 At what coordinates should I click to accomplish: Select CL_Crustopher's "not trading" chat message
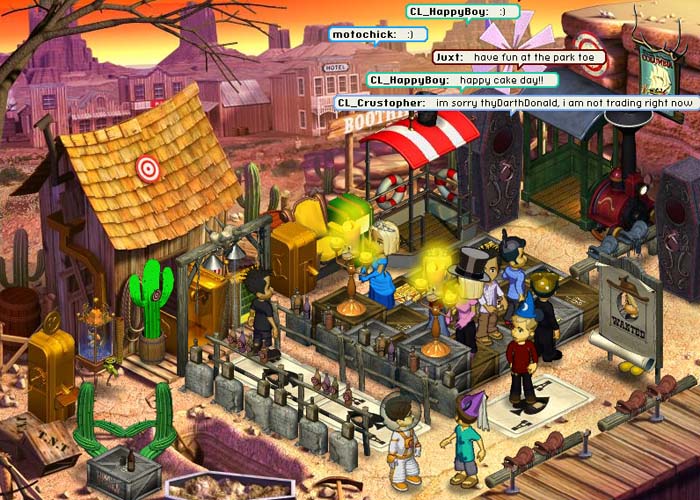point(515,102)
